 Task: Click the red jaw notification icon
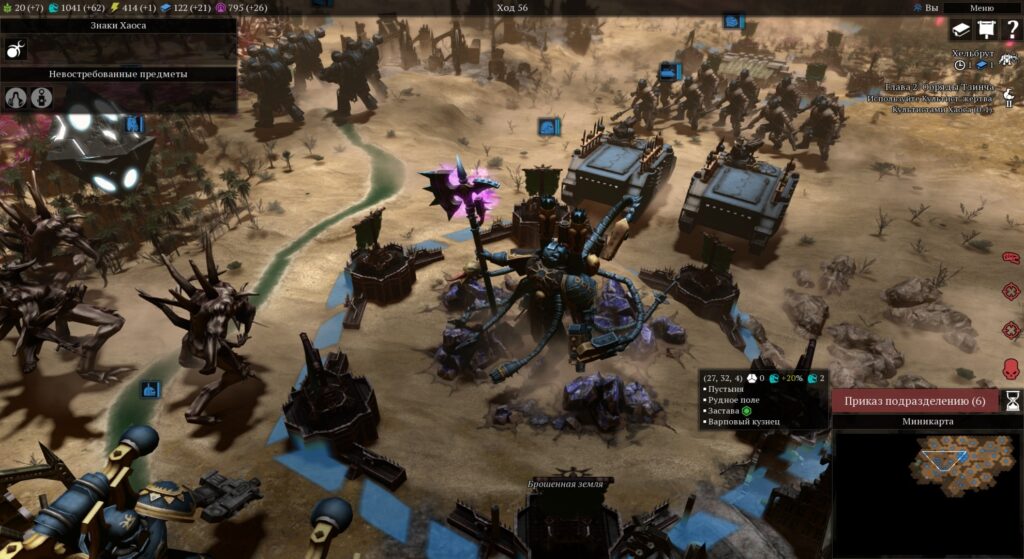click(1010, 257)
